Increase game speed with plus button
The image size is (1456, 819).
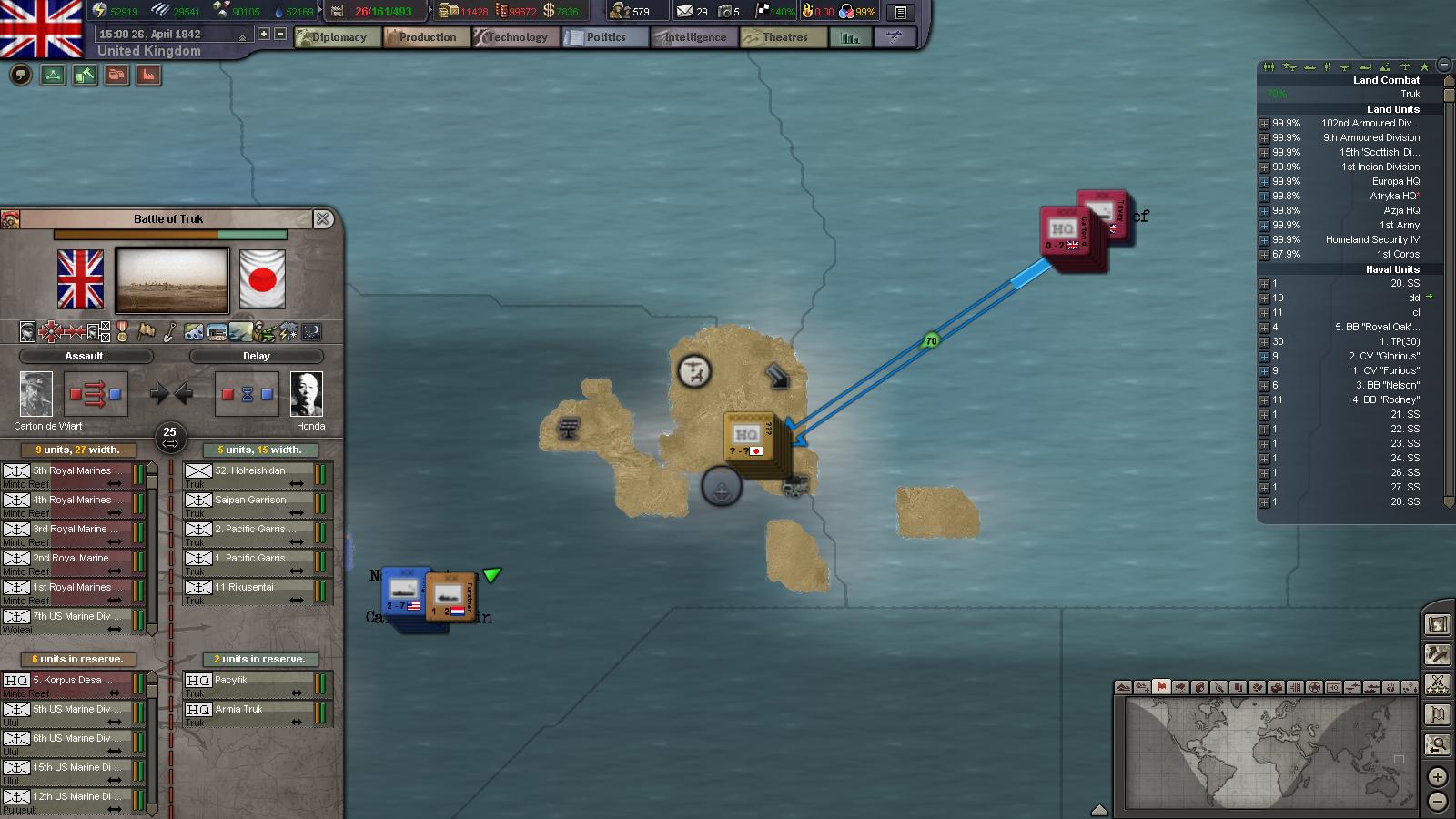pyautogui.click(x=264, y=34)
